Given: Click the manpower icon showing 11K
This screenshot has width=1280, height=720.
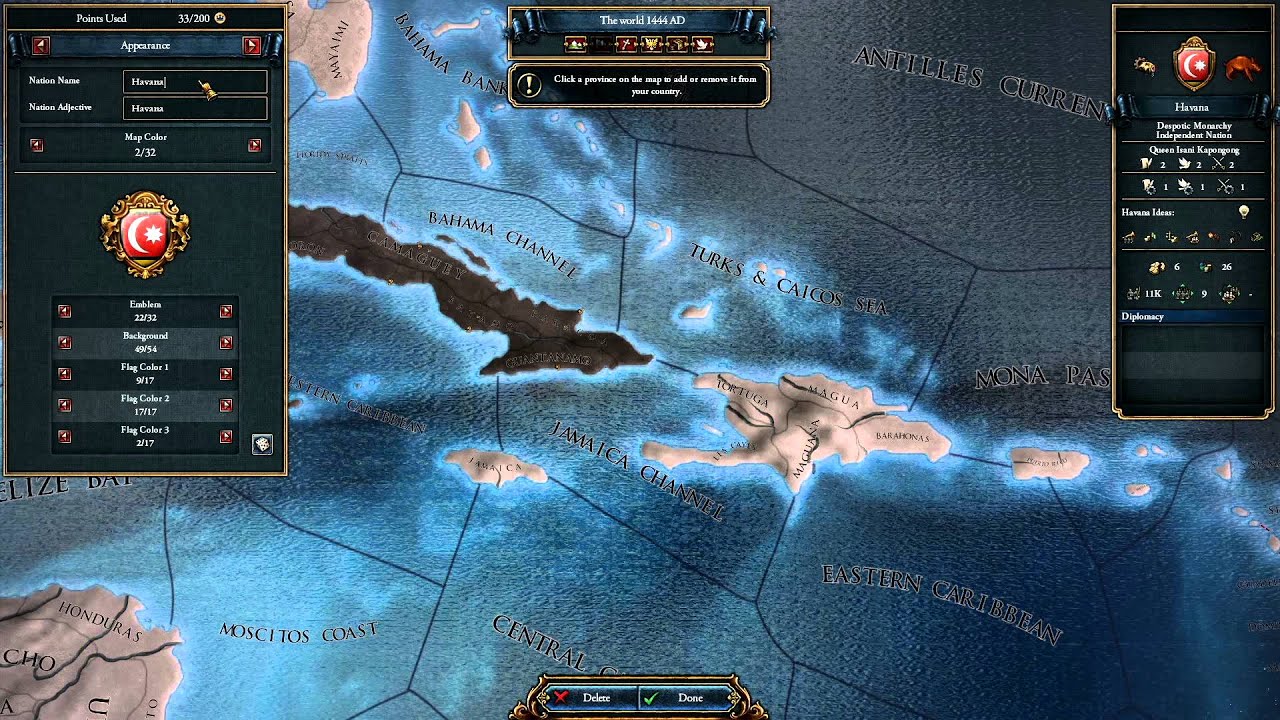Looking at the screenshot, I should coord(1133,292).
